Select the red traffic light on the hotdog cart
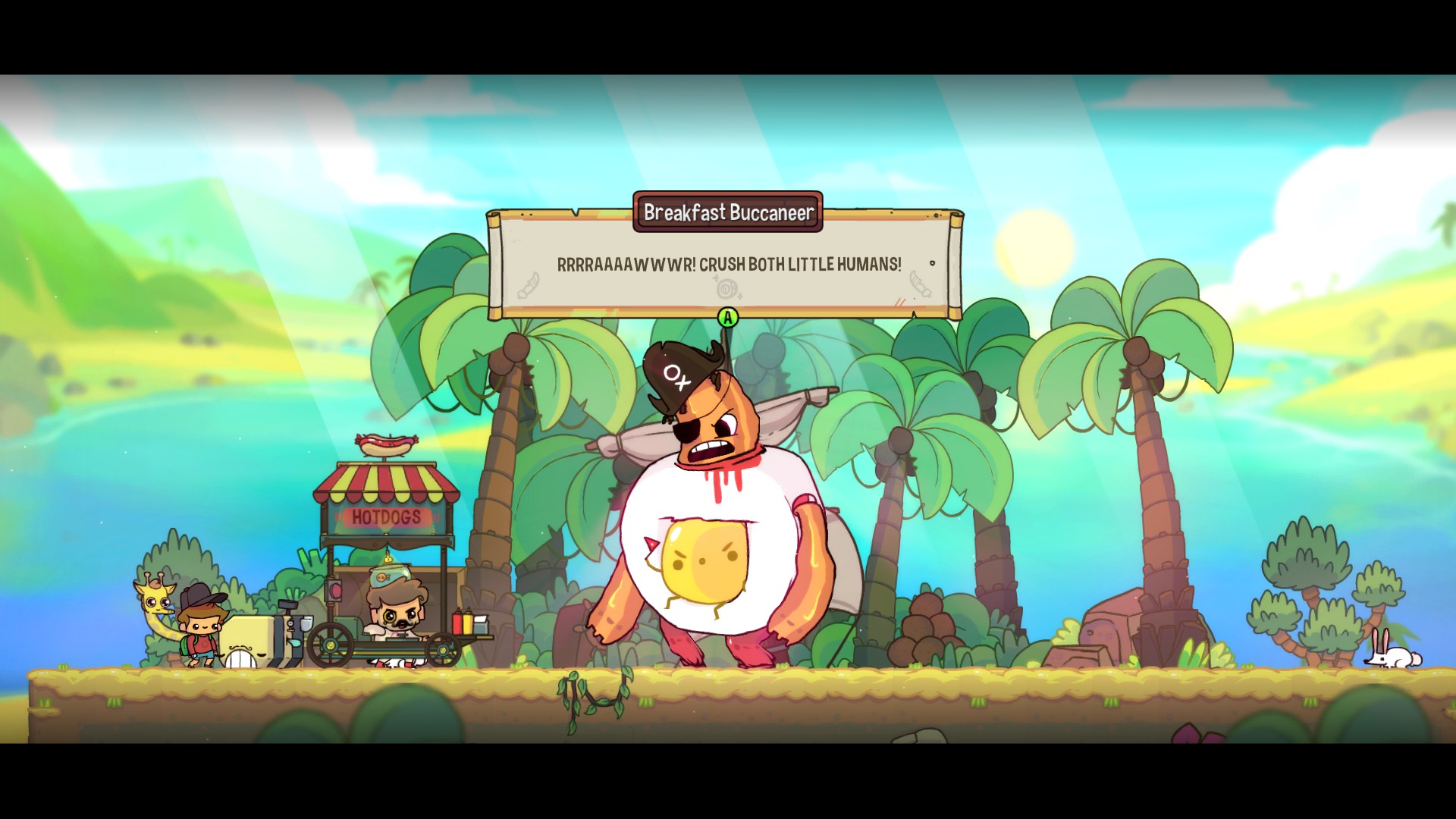 click(335, 591)
